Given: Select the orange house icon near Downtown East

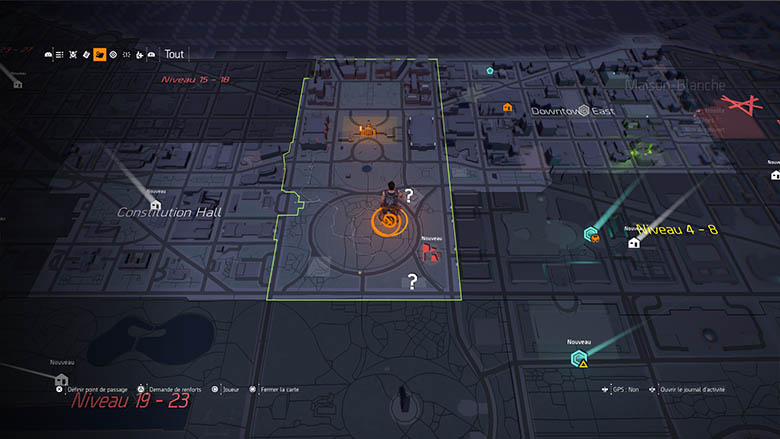Looking at the screenshot, I should (507, 107).
